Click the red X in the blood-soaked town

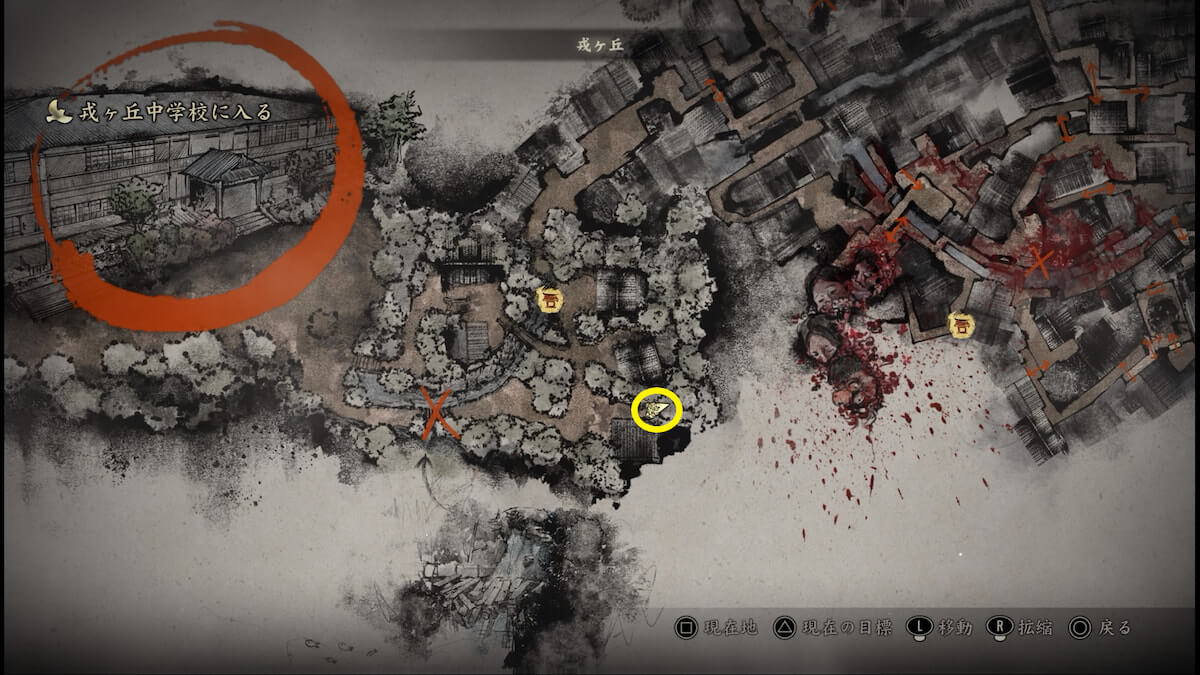click(x=1039, y=262)
